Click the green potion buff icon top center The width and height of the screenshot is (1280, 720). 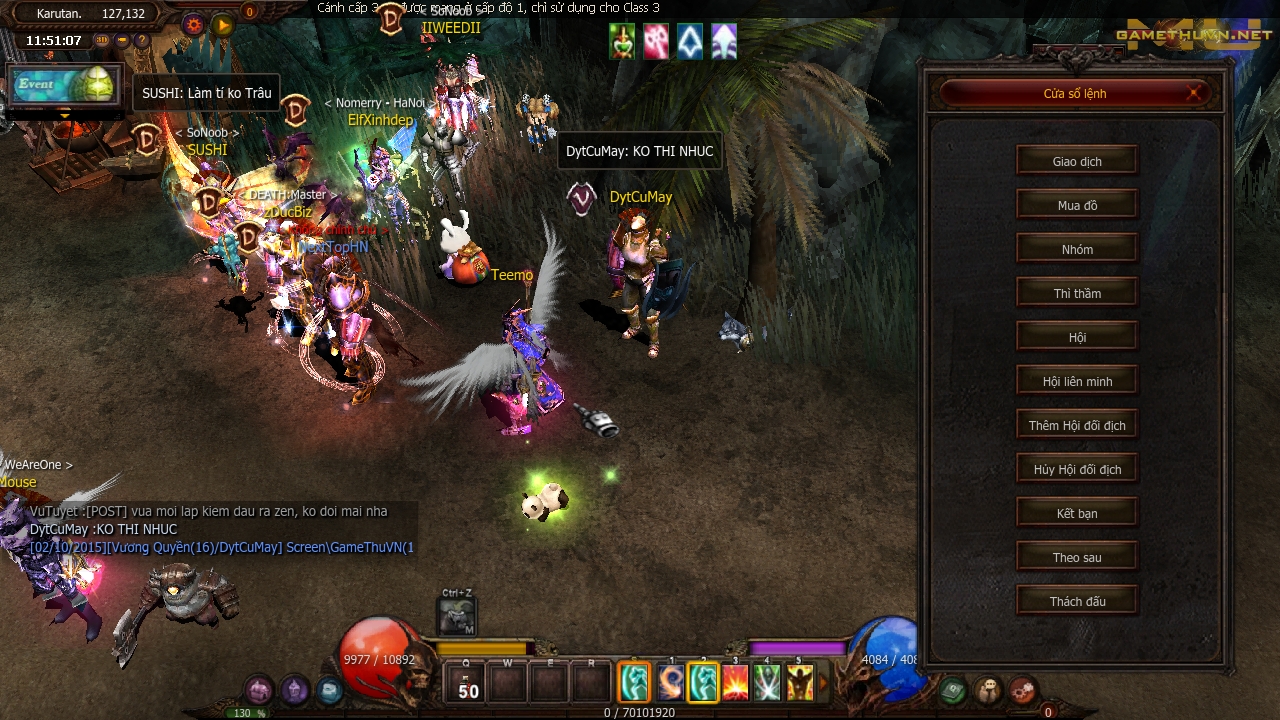pos(622,42)
